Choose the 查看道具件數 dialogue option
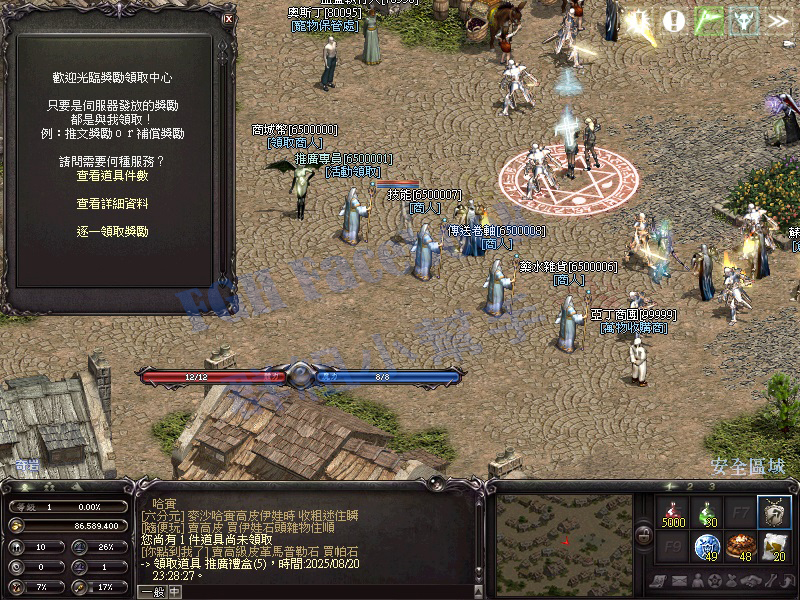Image resolution: width=800 pixels, height=600 pixels. pyautogui.click(x=112, y=175)
